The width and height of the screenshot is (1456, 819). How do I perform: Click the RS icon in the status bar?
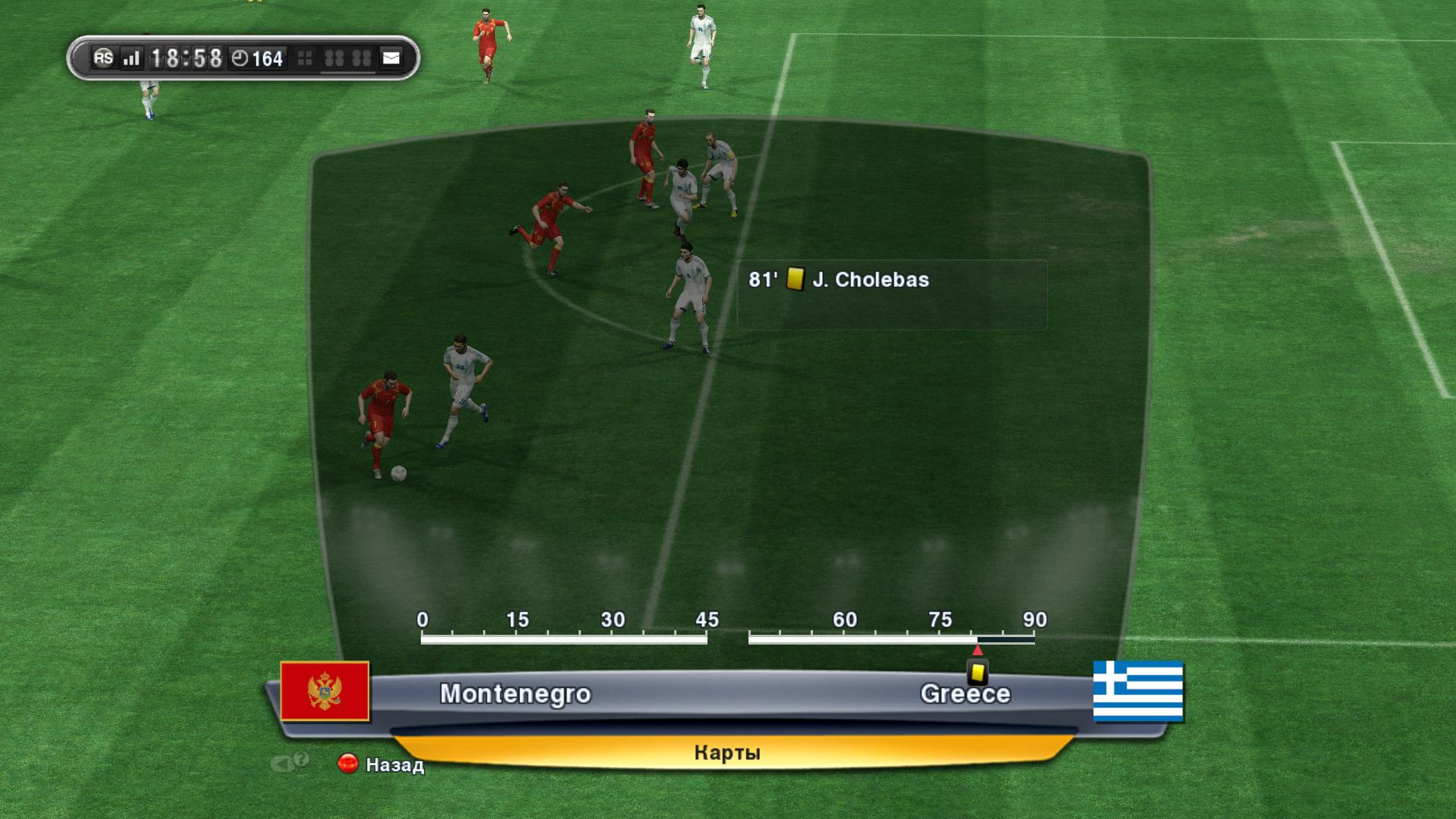click(x=103, y=58)
